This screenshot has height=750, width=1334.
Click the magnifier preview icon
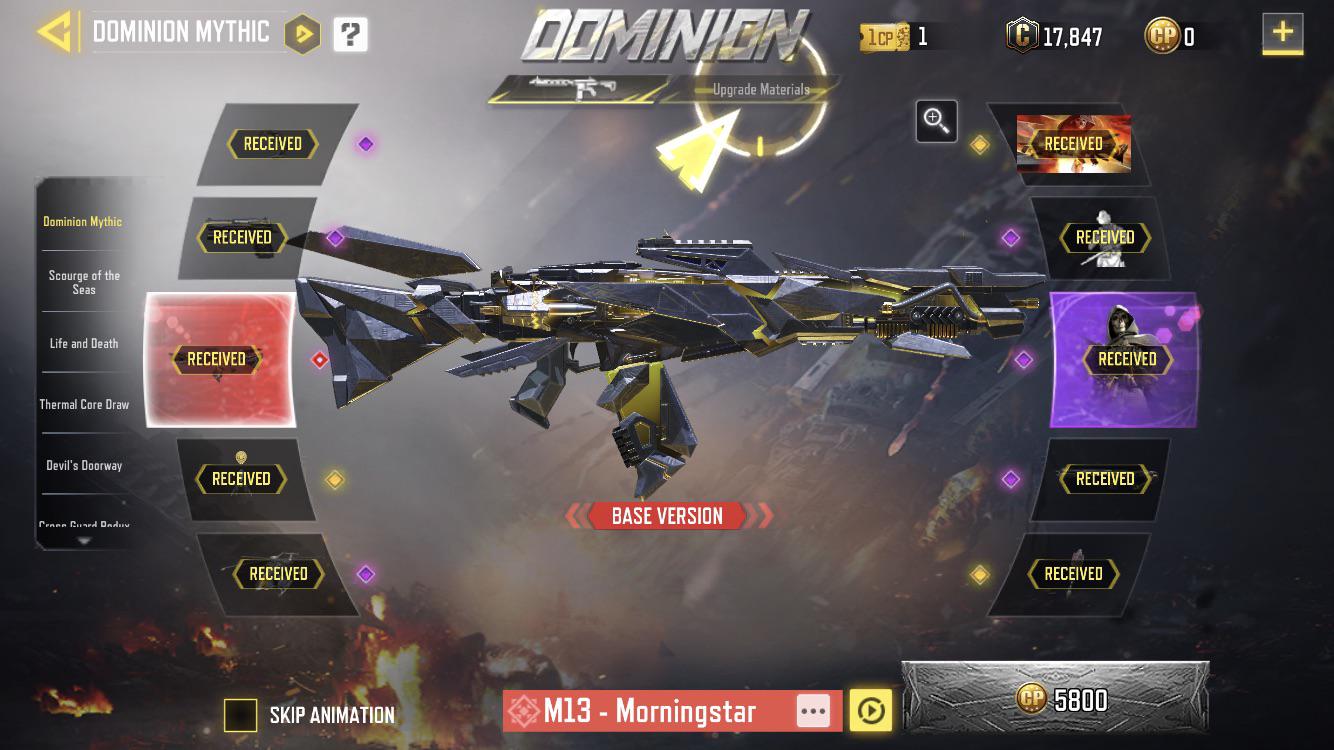pyautogui.click(x=936, y=121)
